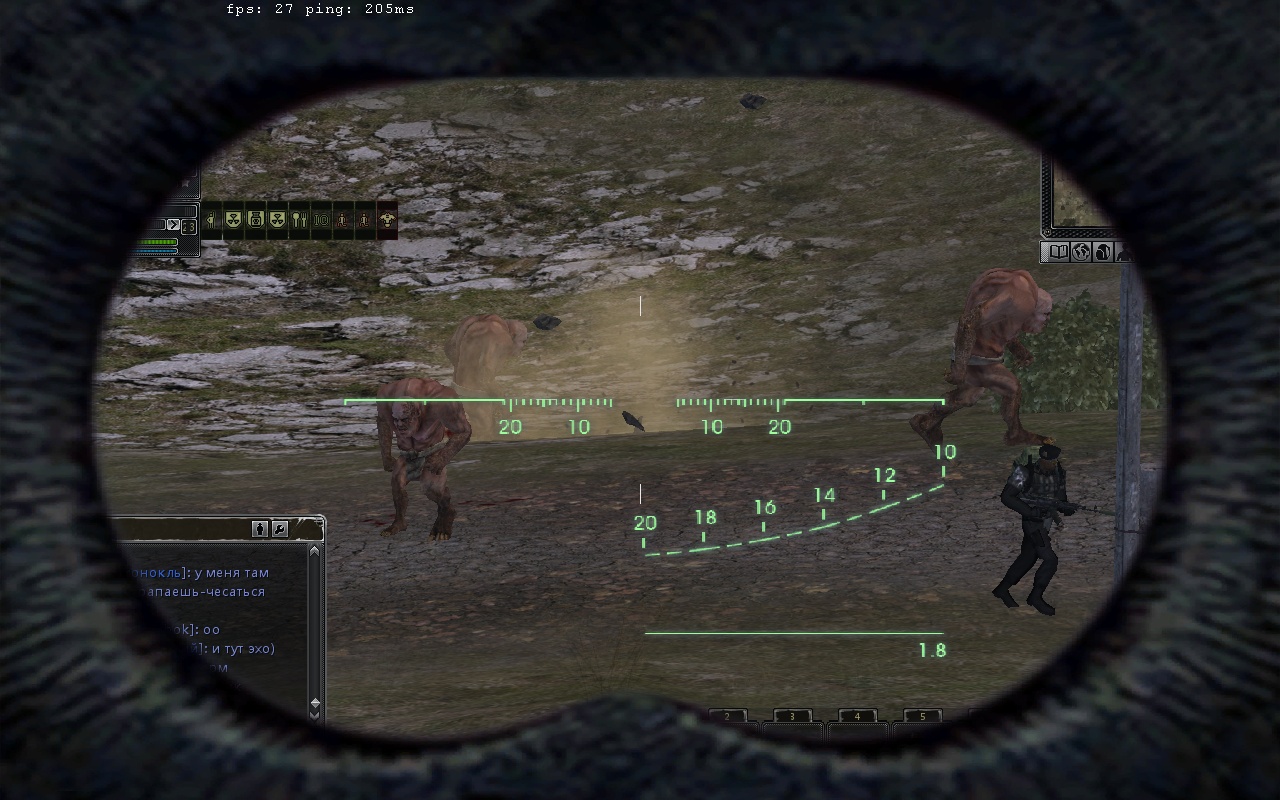Open the chat settings wrench button
Screen dimensions: 1280x800
(x=280, y=529)
